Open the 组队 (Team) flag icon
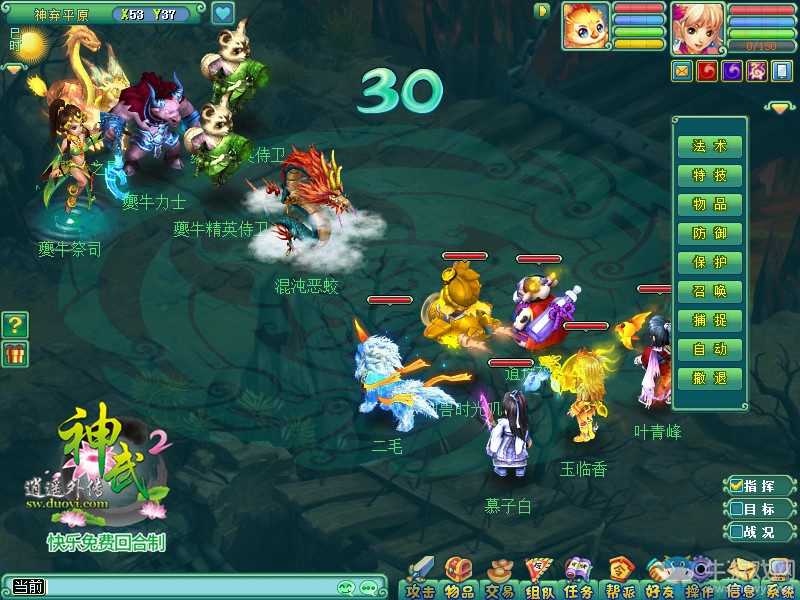 (x=539, y=578)
